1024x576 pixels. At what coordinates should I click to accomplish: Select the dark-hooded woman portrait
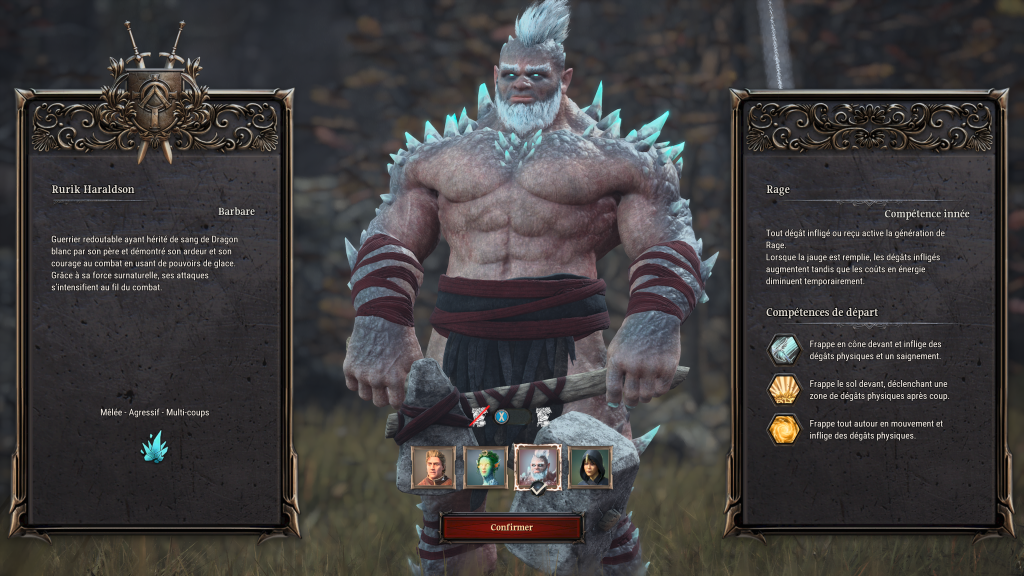pos(590,467)
